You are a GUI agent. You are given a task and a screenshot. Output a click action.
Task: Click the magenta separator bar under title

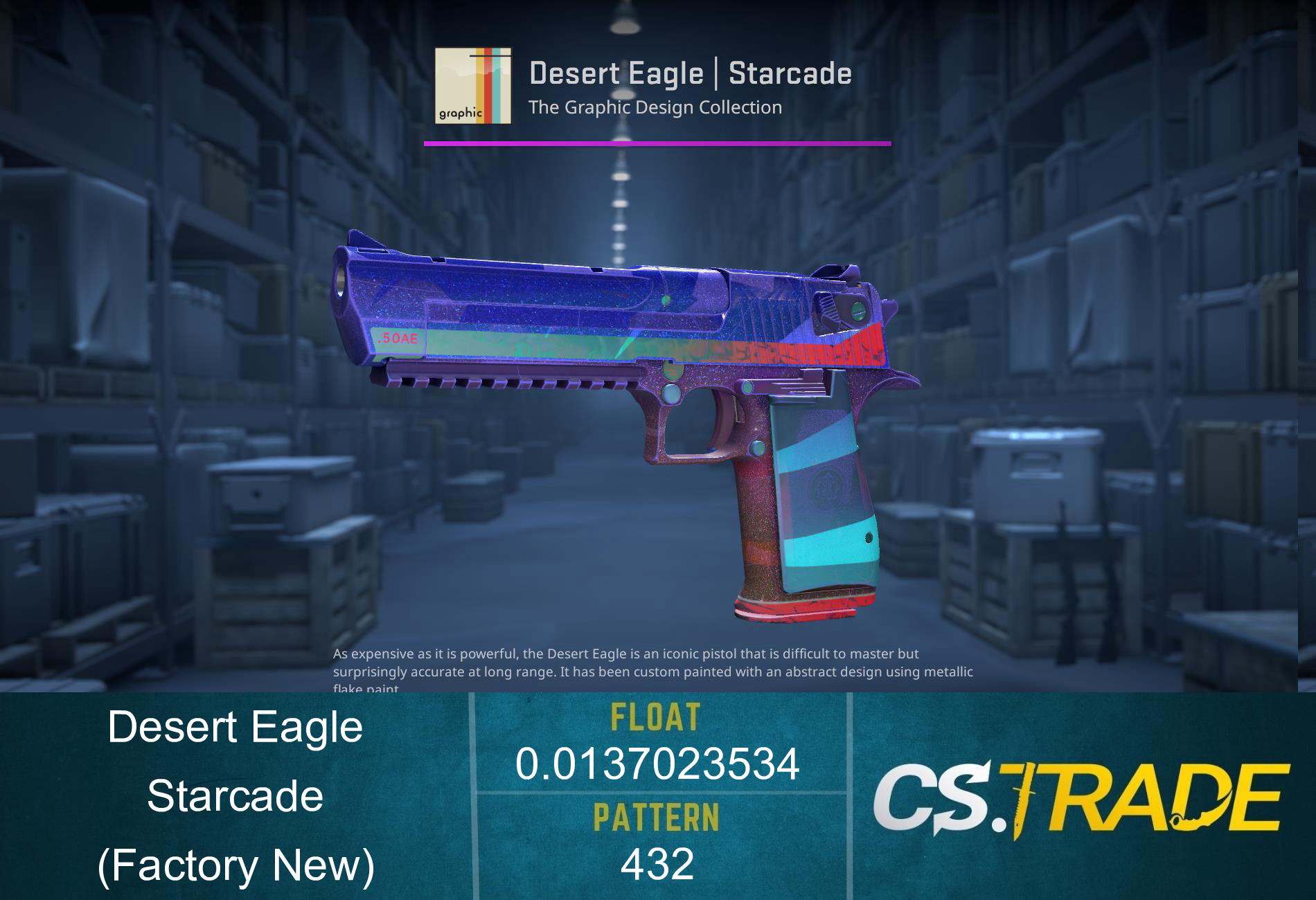coord(657,143)
